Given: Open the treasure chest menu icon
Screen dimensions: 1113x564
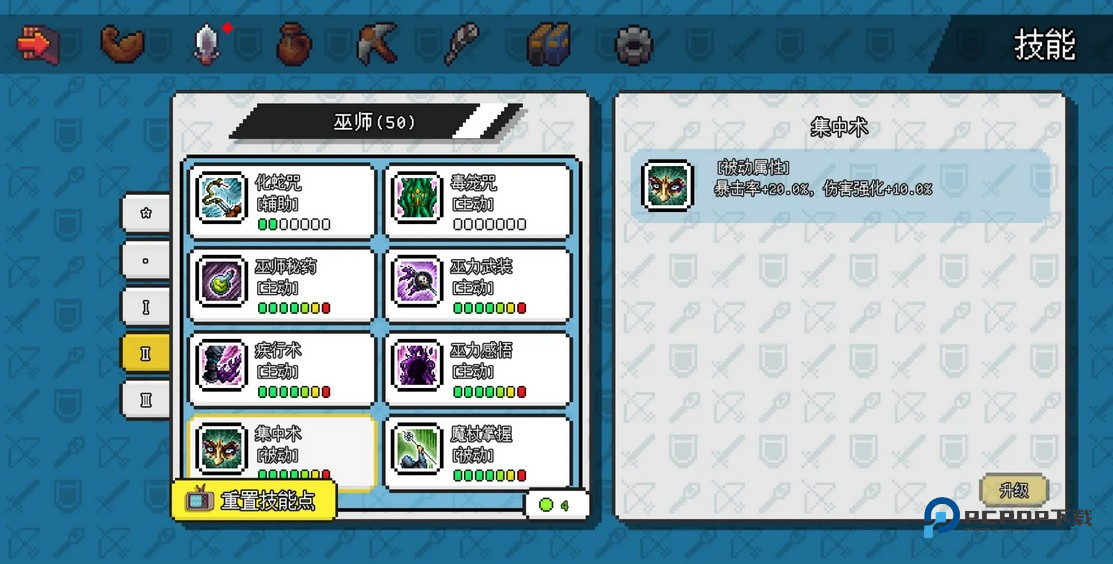Looking at the screenshot, I should tap(549, 44).
